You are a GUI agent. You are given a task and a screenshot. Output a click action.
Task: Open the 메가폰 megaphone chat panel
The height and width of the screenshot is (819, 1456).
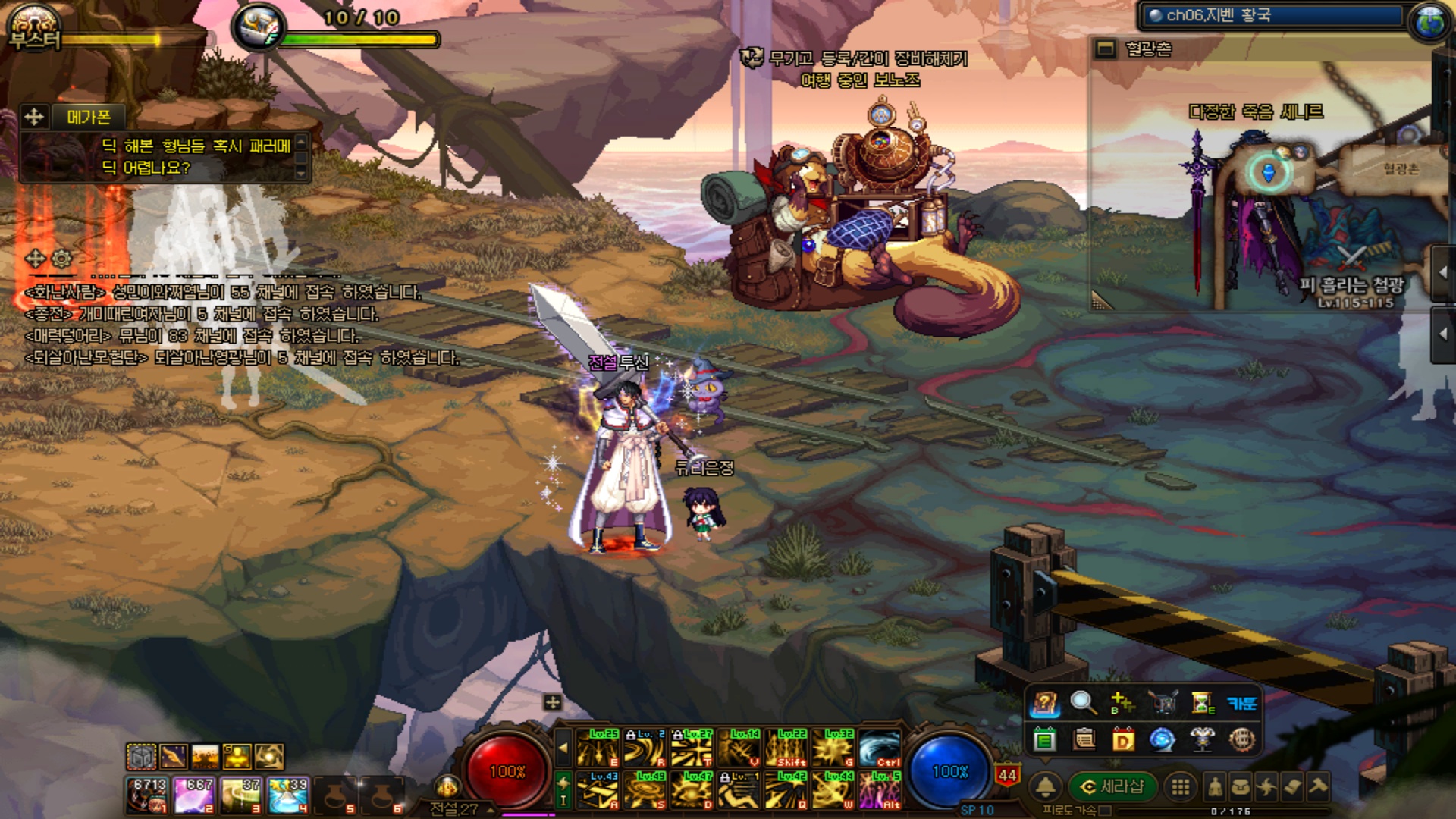tap(89, 117)
